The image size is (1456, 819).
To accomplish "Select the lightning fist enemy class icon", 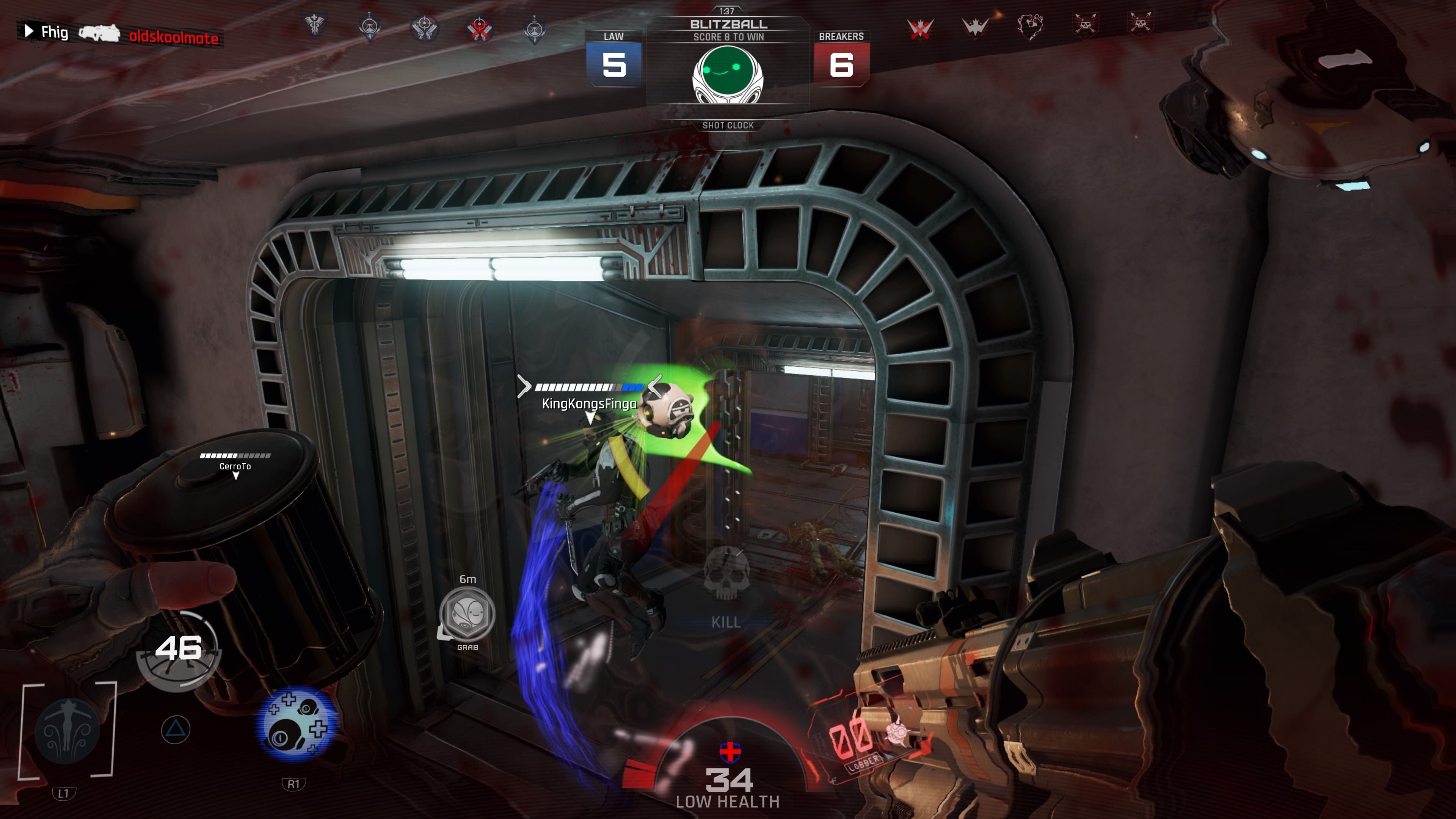I will [x=1030, y=25].
